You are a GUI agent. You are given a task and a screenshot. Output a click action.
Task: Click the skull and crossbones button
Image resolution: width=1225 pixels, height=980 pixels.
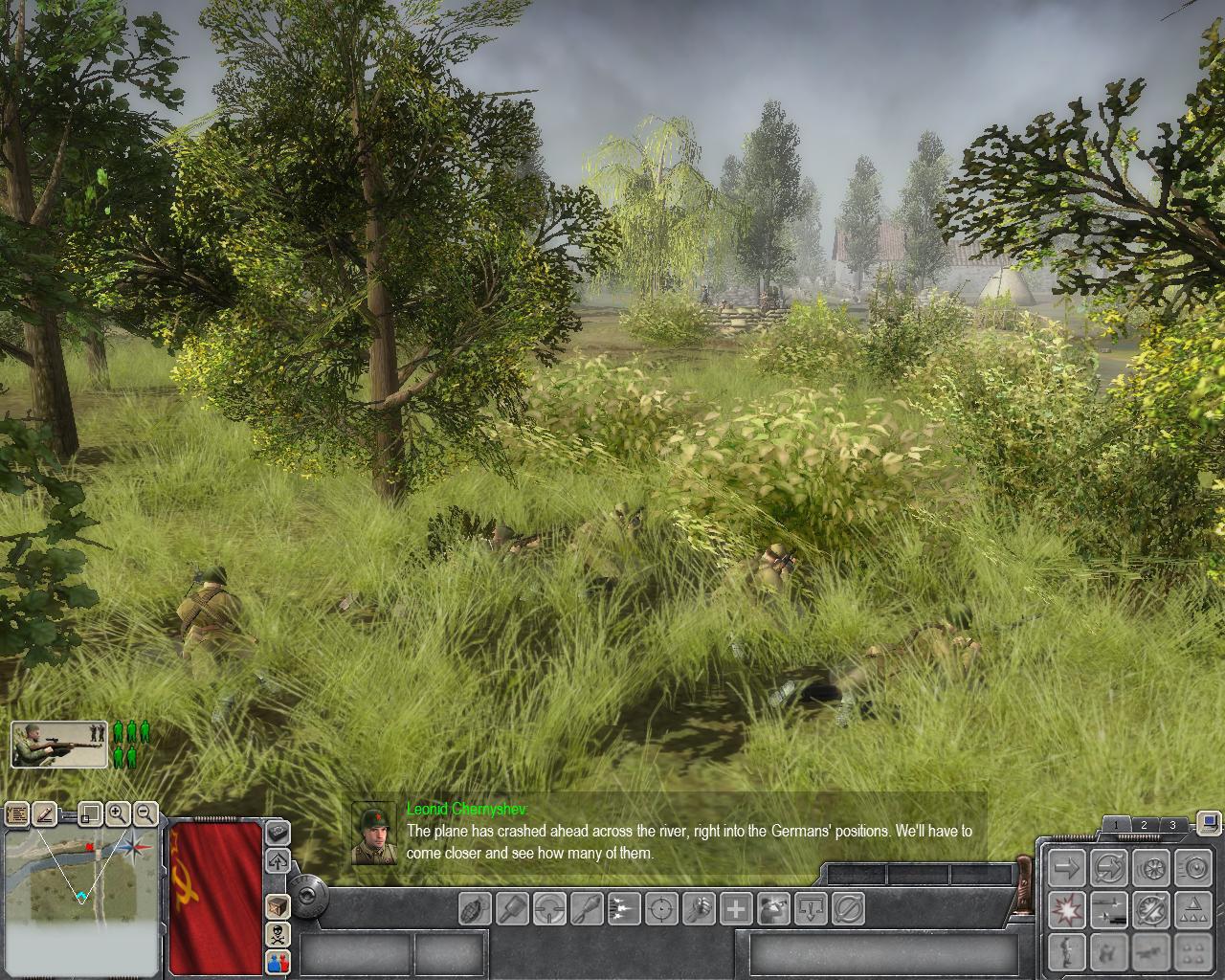click(x=278, y=934)
